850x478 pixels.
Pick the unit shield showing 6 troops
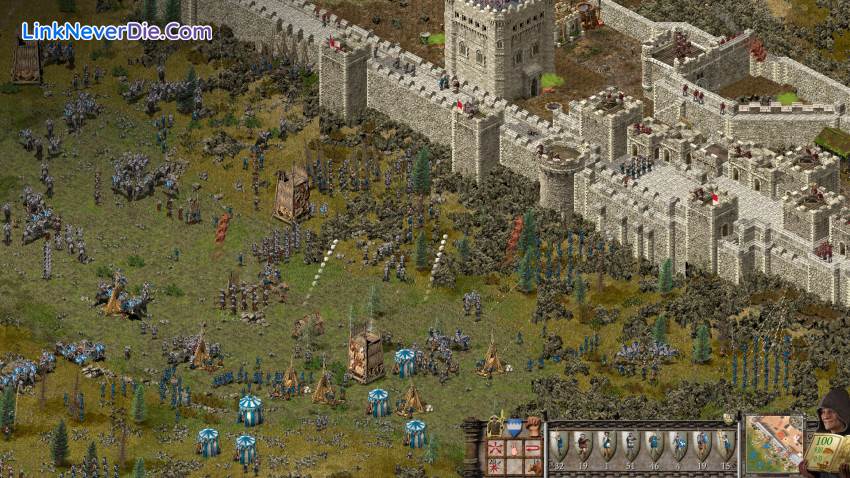point(678,444)
